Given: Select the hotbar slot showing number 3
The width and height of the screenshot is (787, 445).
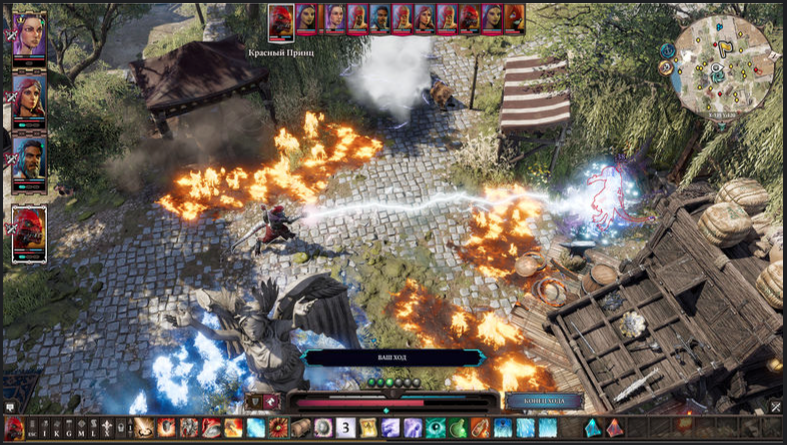Looking at the screenshot, I should click(x=345, y=428).
